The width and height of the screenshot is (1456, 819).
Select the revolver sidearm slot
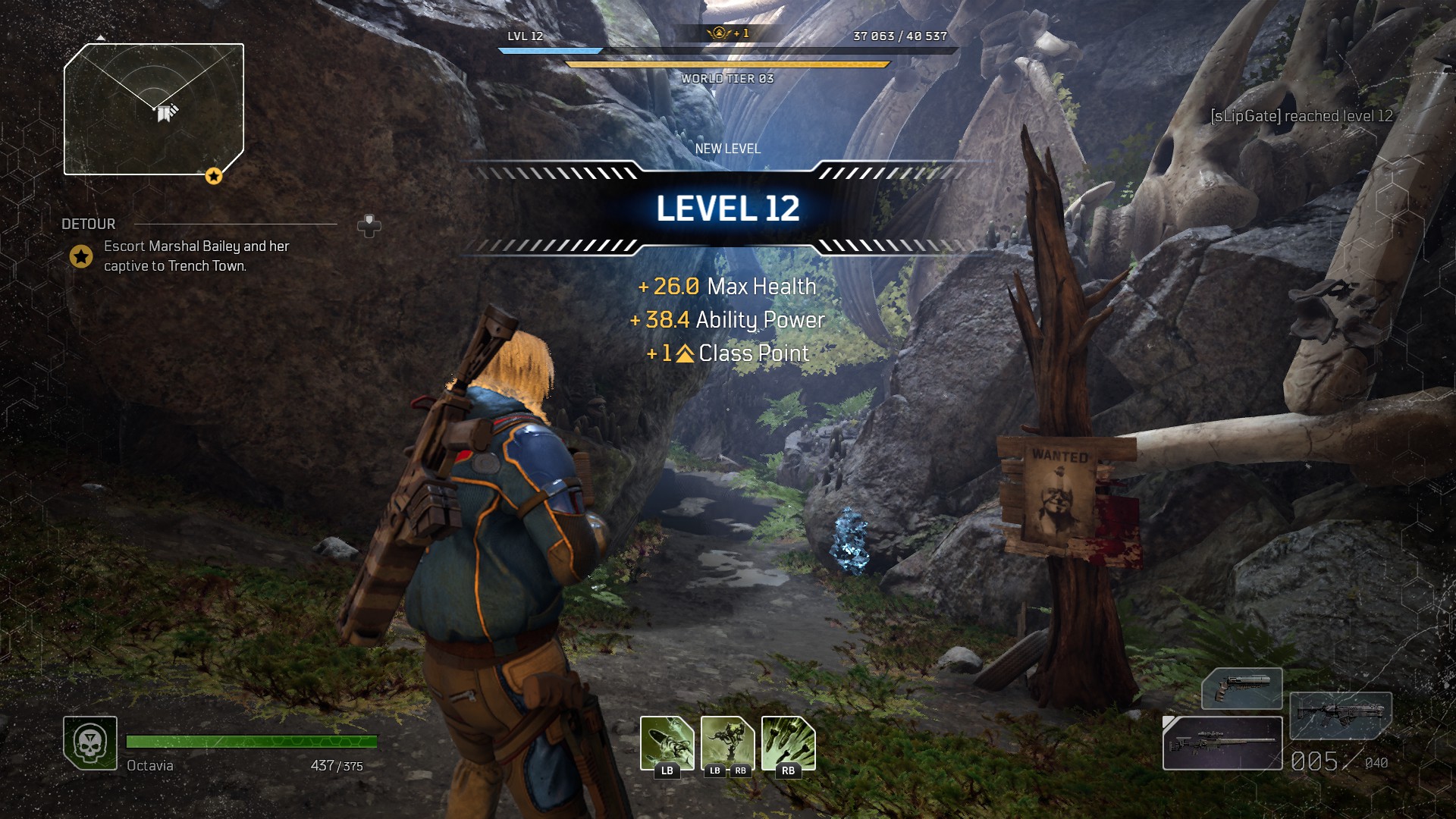point(1241,688)
